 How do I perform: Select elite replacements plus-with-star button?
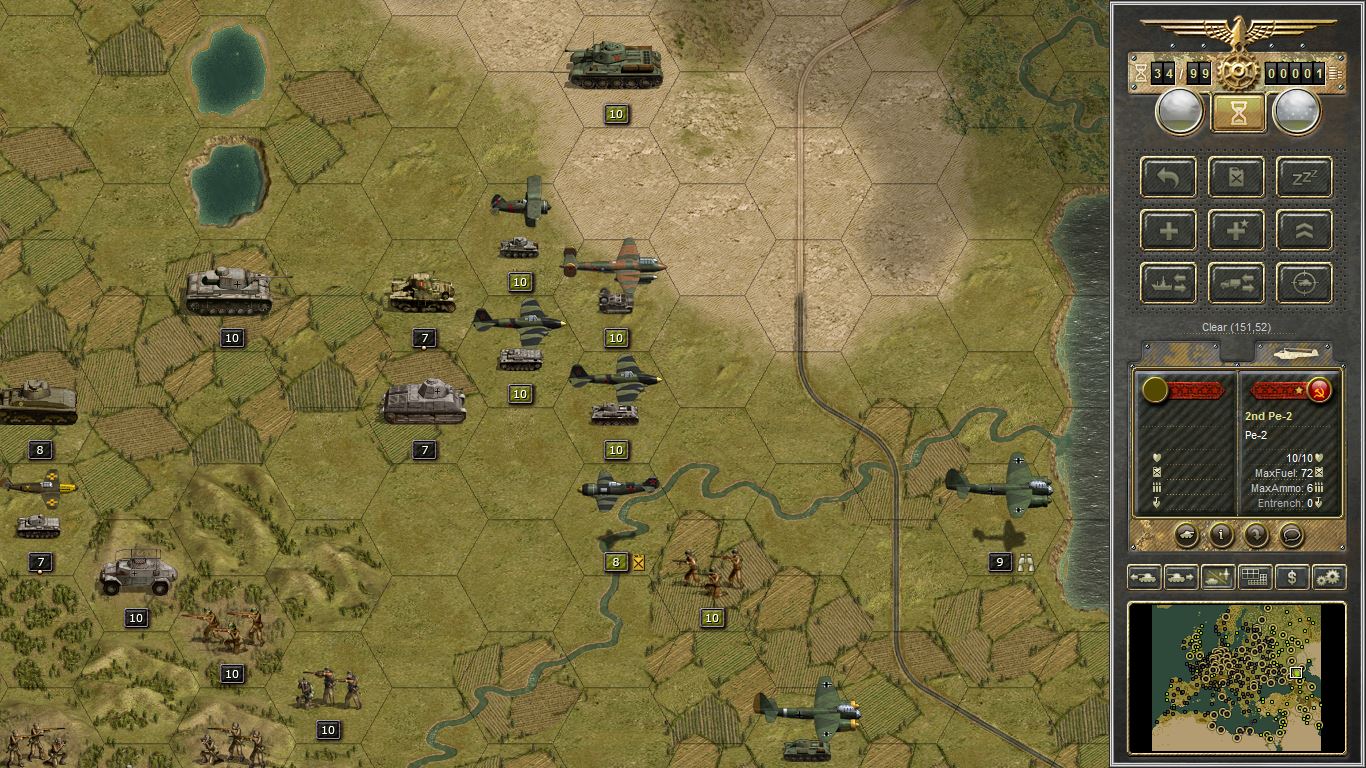(1236, 231)
